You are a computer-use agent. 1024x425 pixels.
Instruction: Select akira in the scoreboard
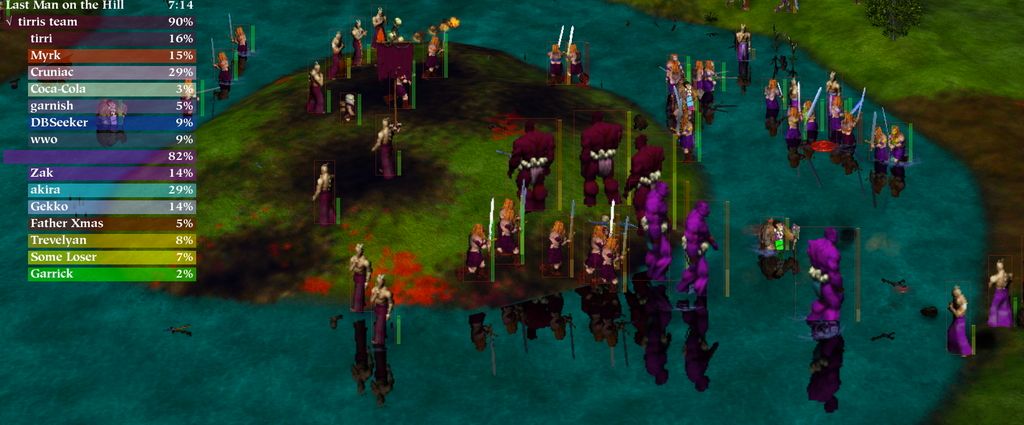click(x=99, y=190)
